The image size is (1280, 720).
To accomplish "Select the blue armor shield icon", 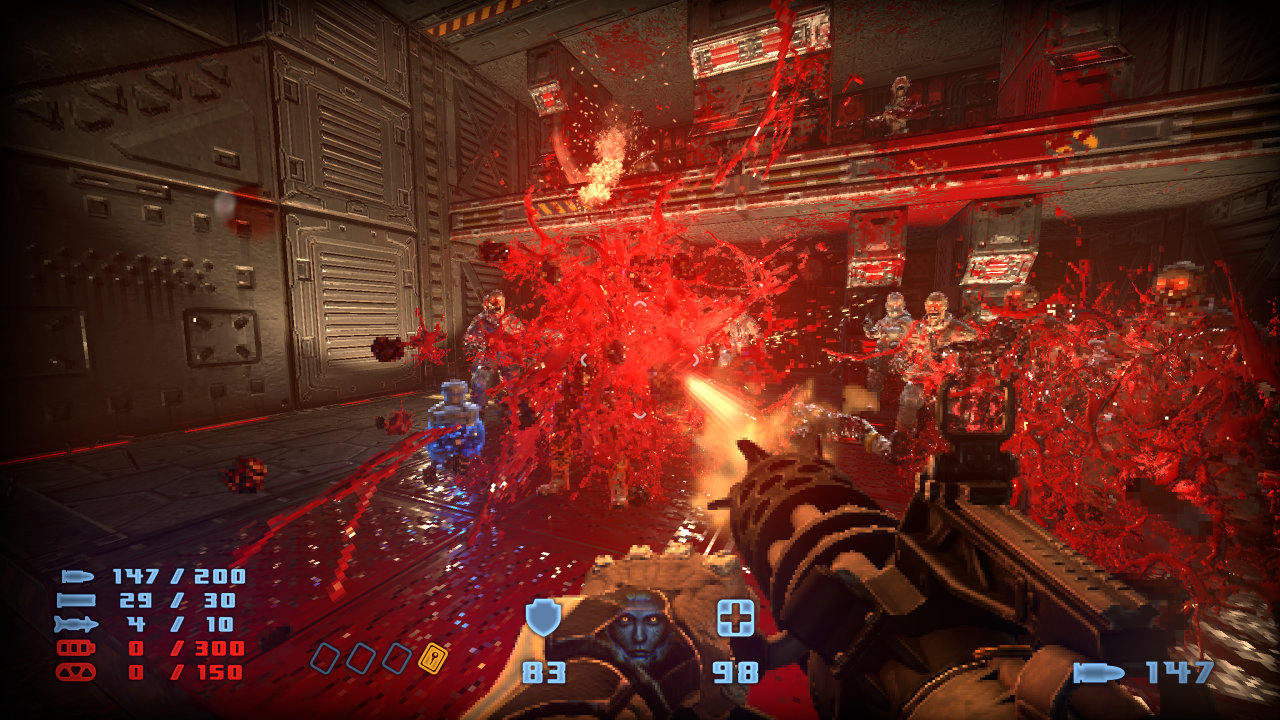I will [x=543, y=618].
